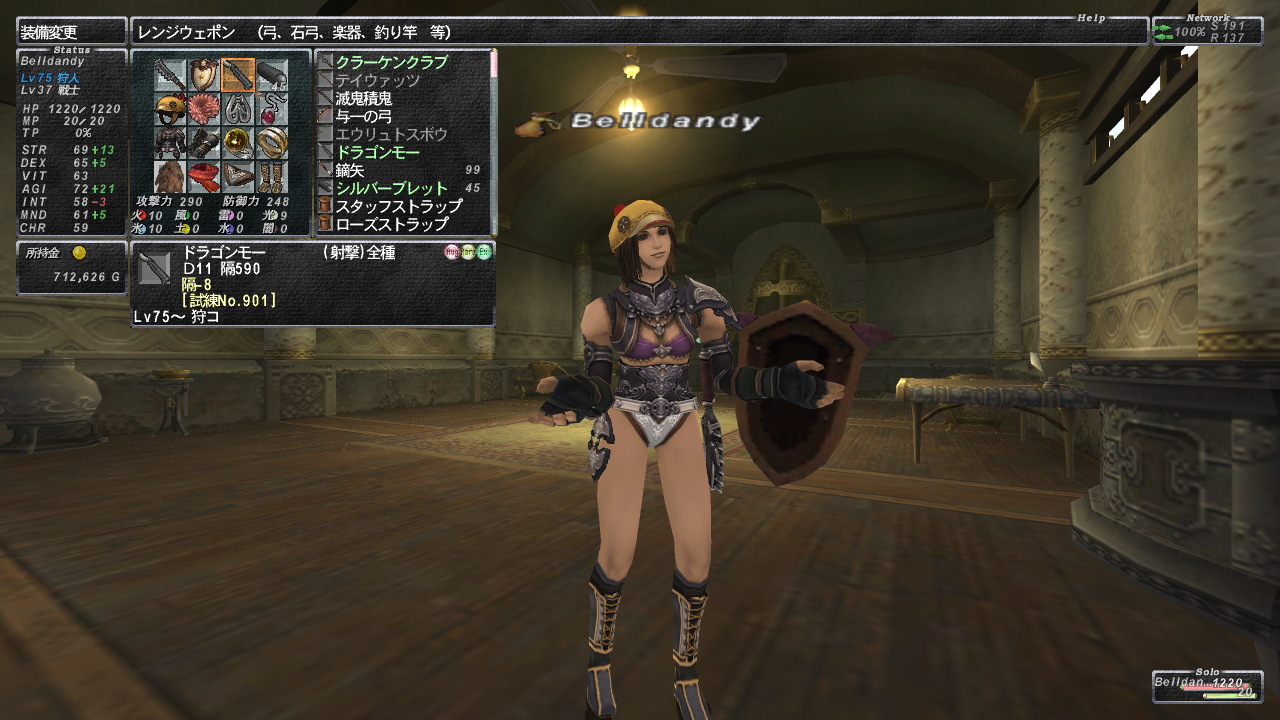Select the pink flower neck slot
The height and width of the screenshot is (720, 1280).
[204, 108]
